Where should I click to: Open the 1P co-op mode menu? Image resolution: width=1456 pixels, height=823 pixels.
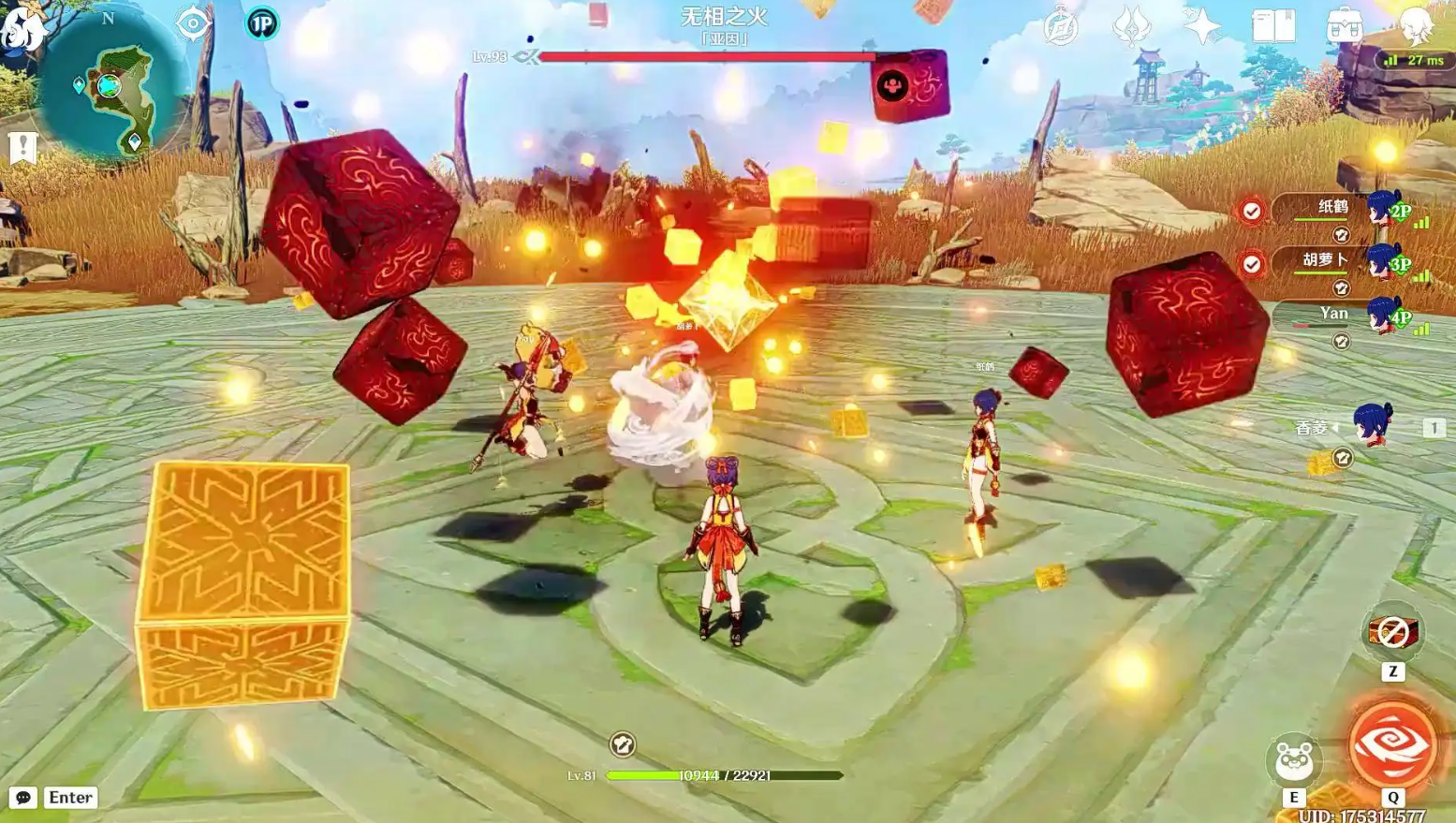(262, 23)
